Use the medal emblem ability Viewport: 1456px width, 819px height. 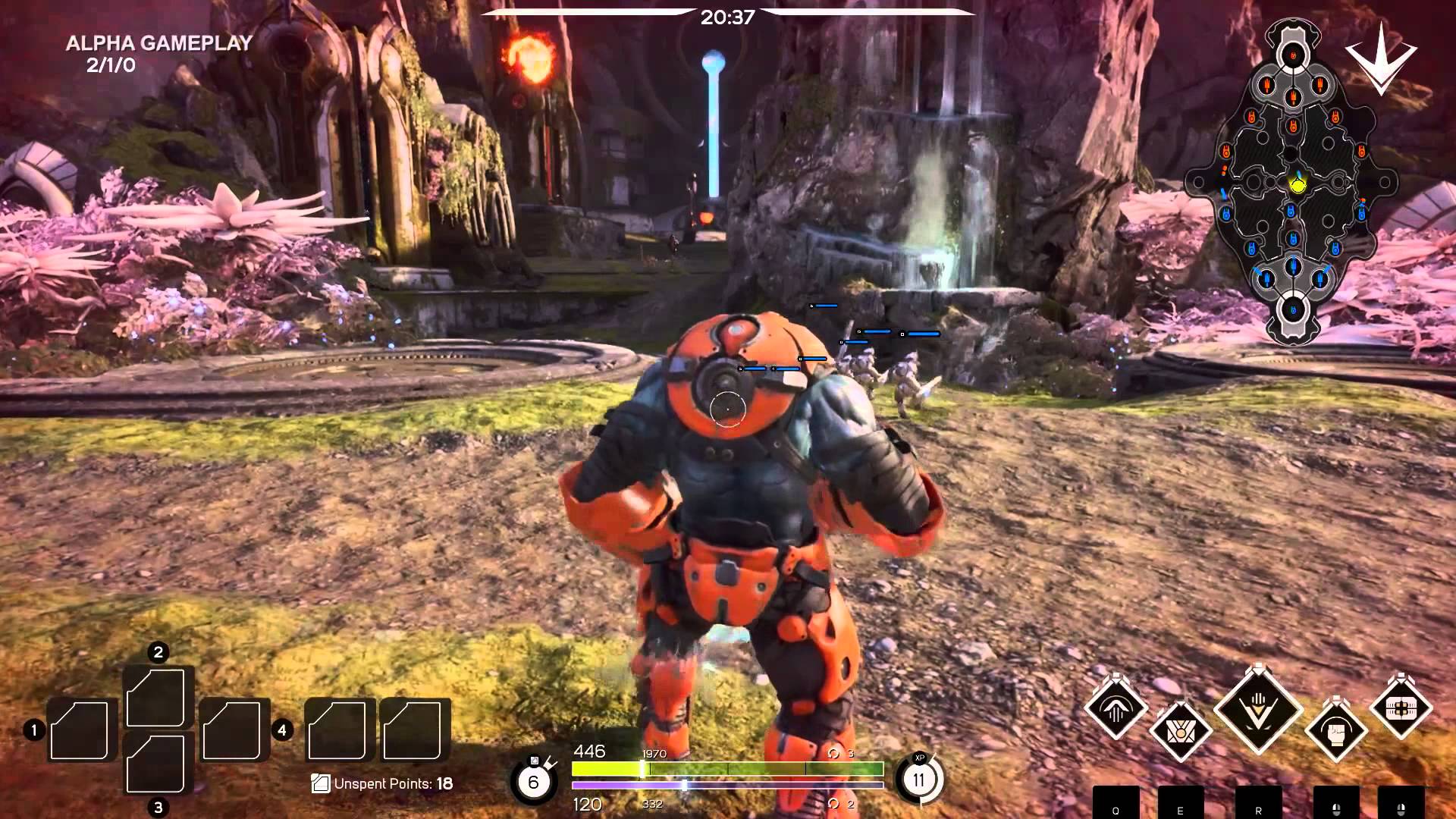coord(1181,731)
